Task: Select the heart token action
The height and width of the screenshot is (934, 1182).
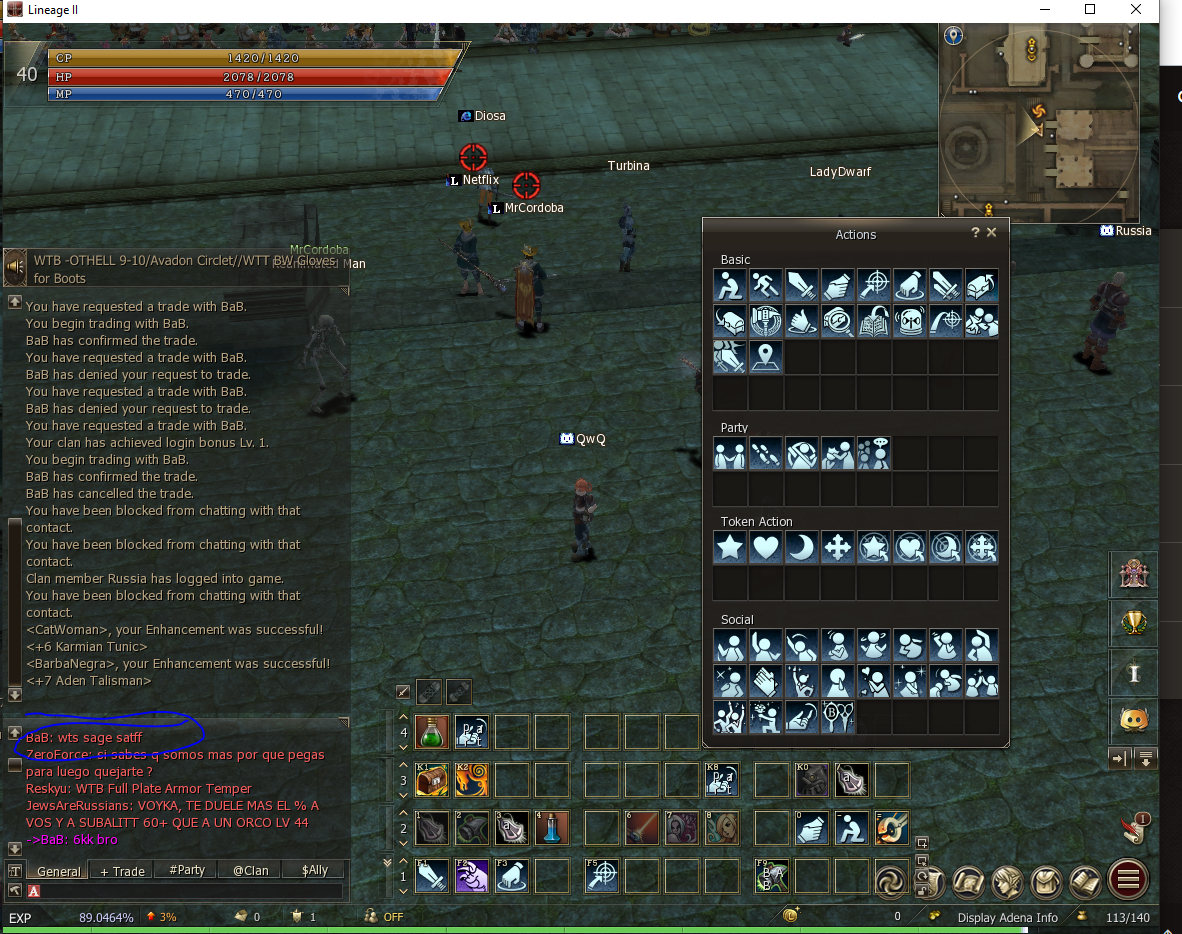Action: 765,548
